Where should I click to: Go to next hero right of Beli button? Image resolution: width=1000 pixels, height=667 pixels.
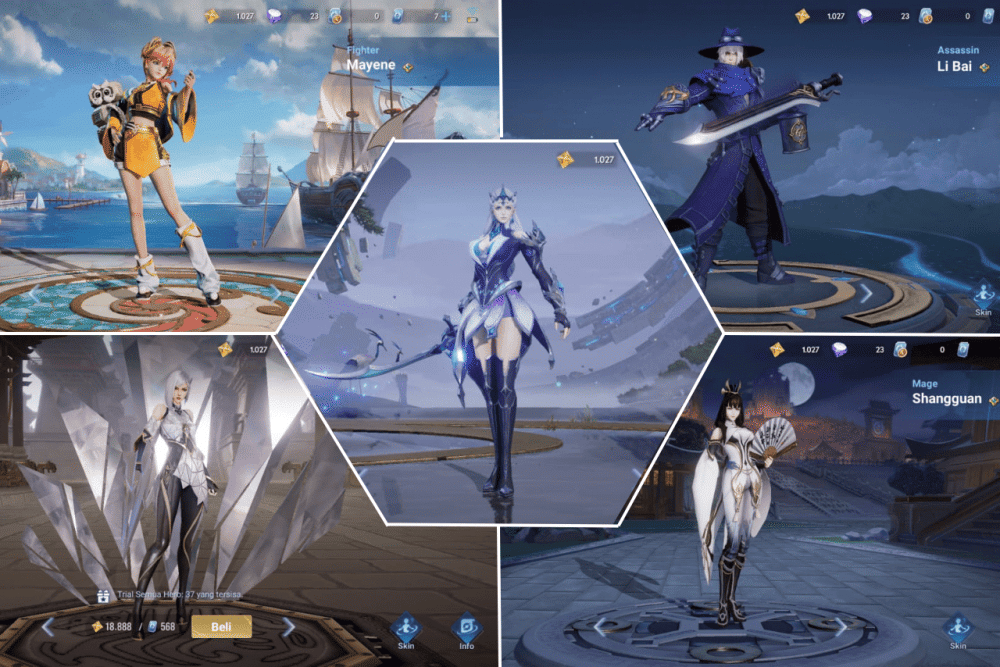point(289,627)
